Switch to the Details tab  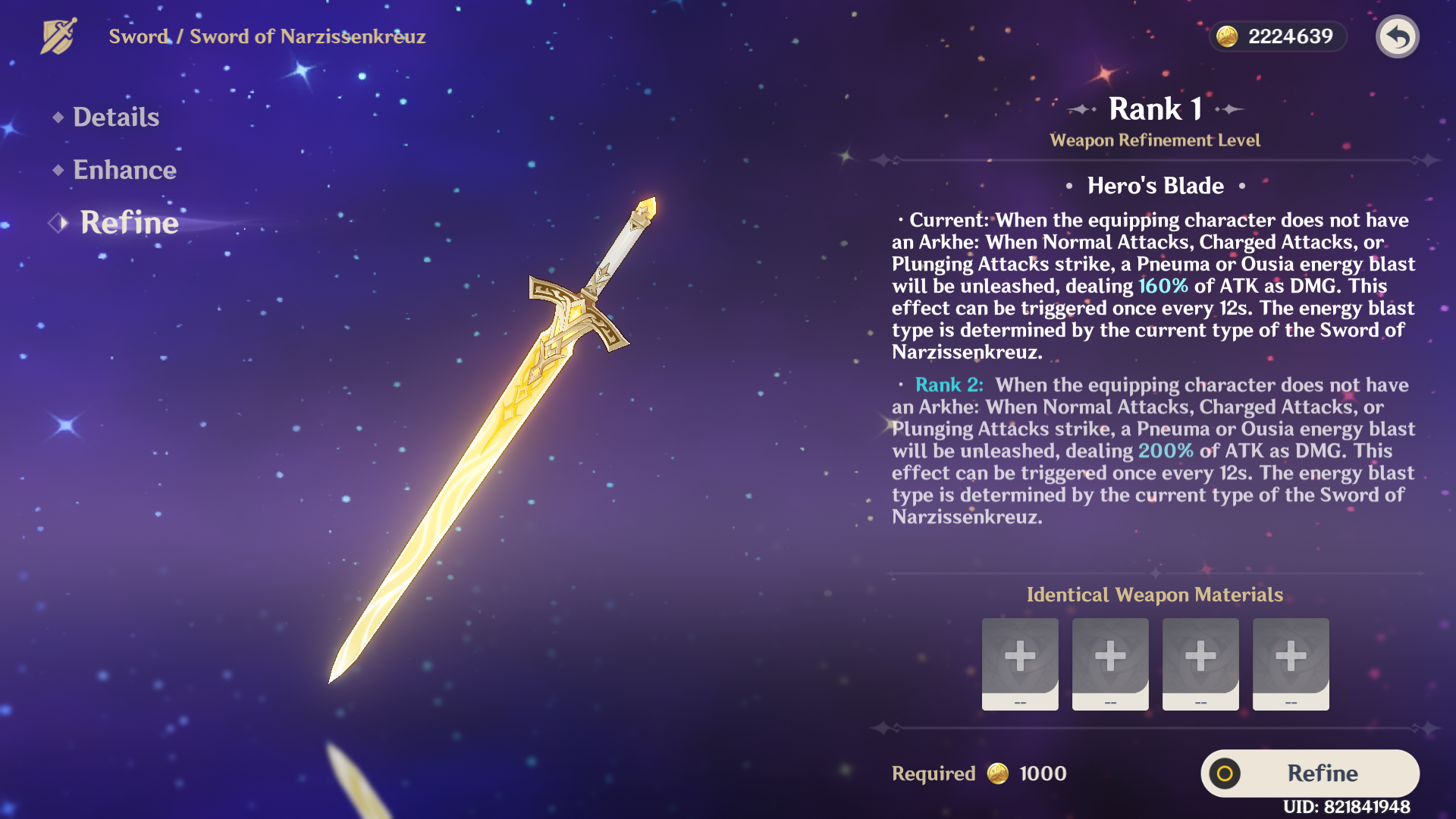(x=115, y=118)
